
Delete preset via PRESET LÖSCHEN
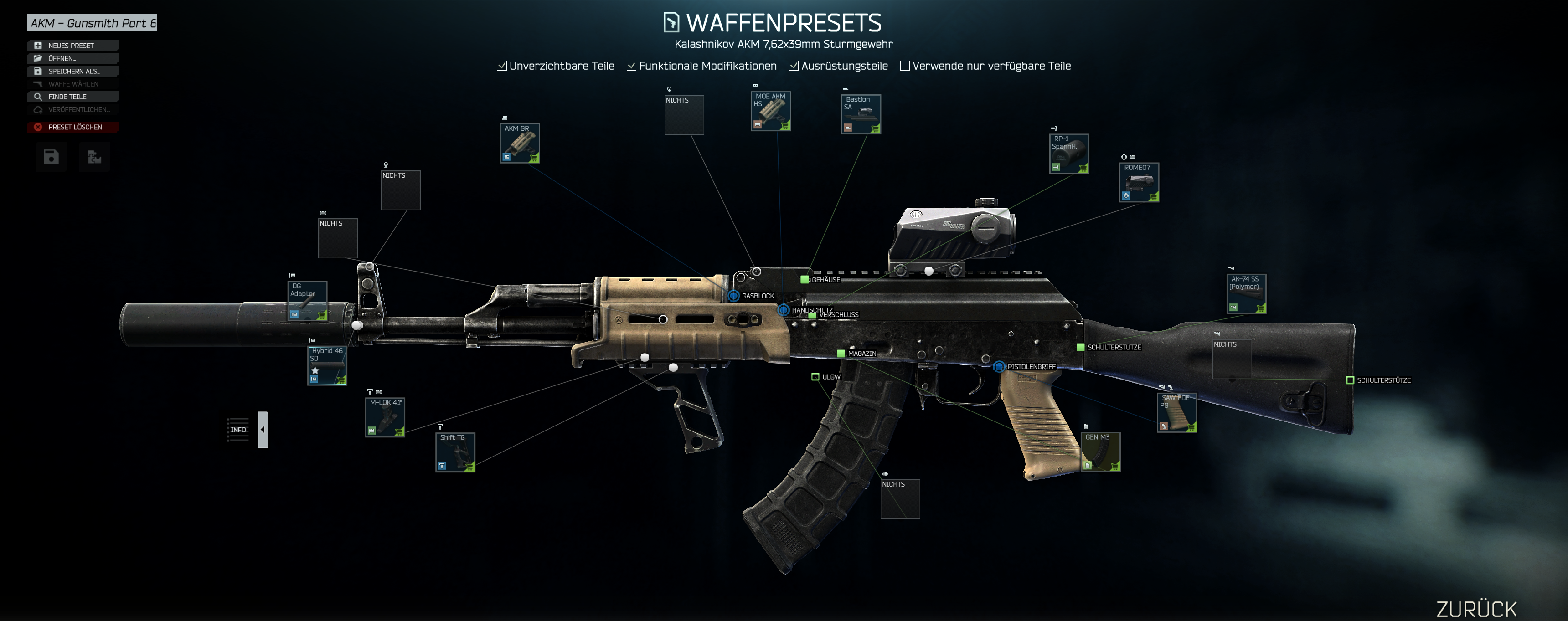[72, 127]
